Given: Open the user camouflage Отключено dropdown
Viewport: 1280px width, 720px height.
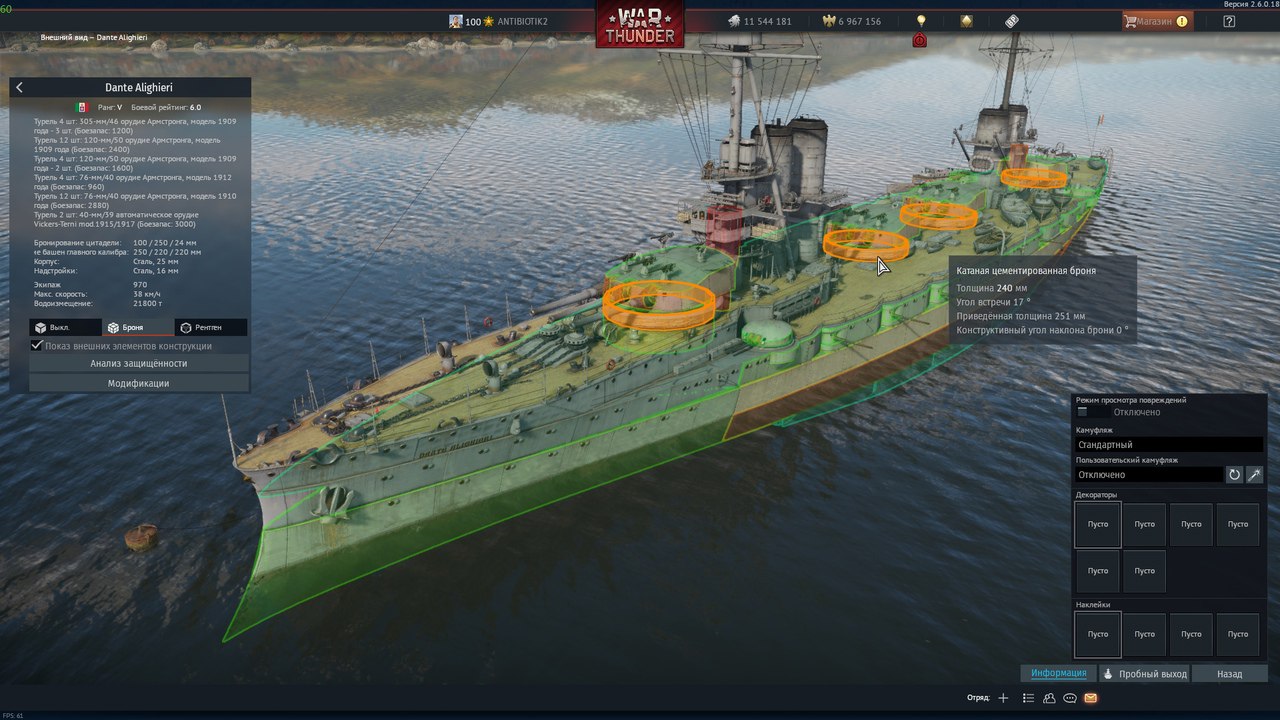Looking at the screenshot, I should (1148, 475).
